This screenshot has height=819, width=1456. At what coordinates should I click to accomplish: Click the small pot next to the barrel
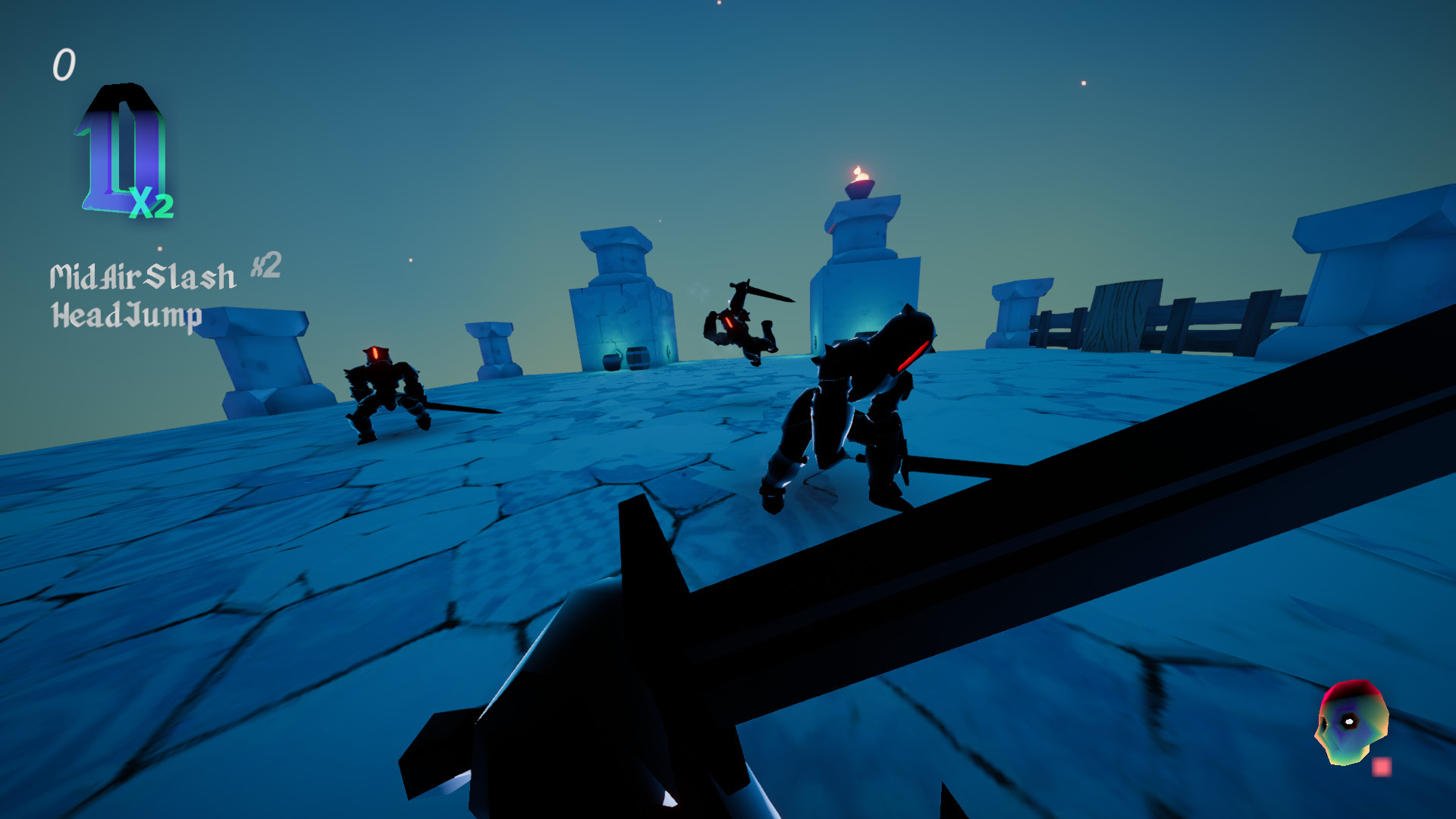tap(612, 362)
